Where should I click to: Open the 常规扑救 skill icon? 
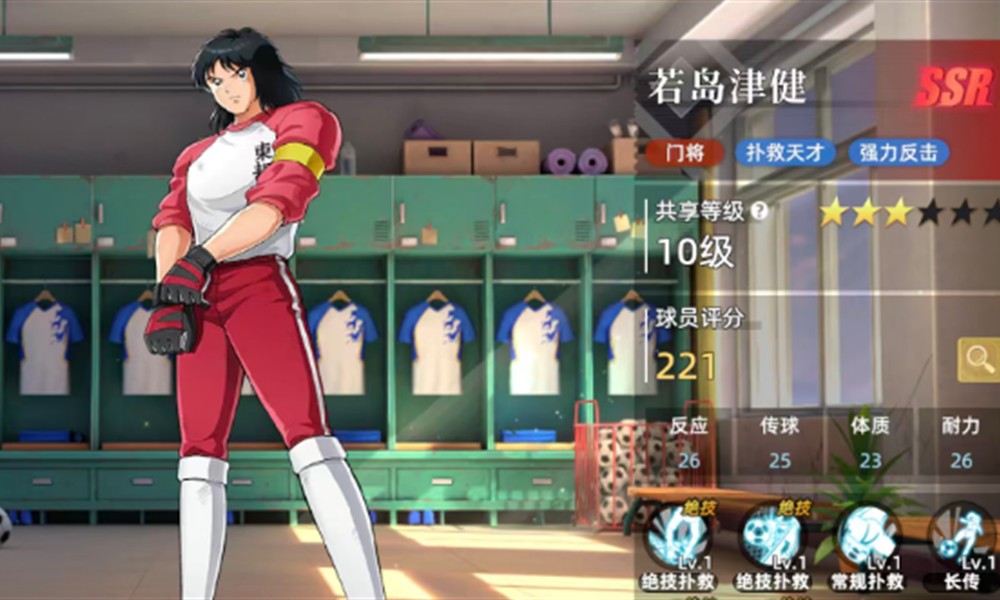pos(868,538)
